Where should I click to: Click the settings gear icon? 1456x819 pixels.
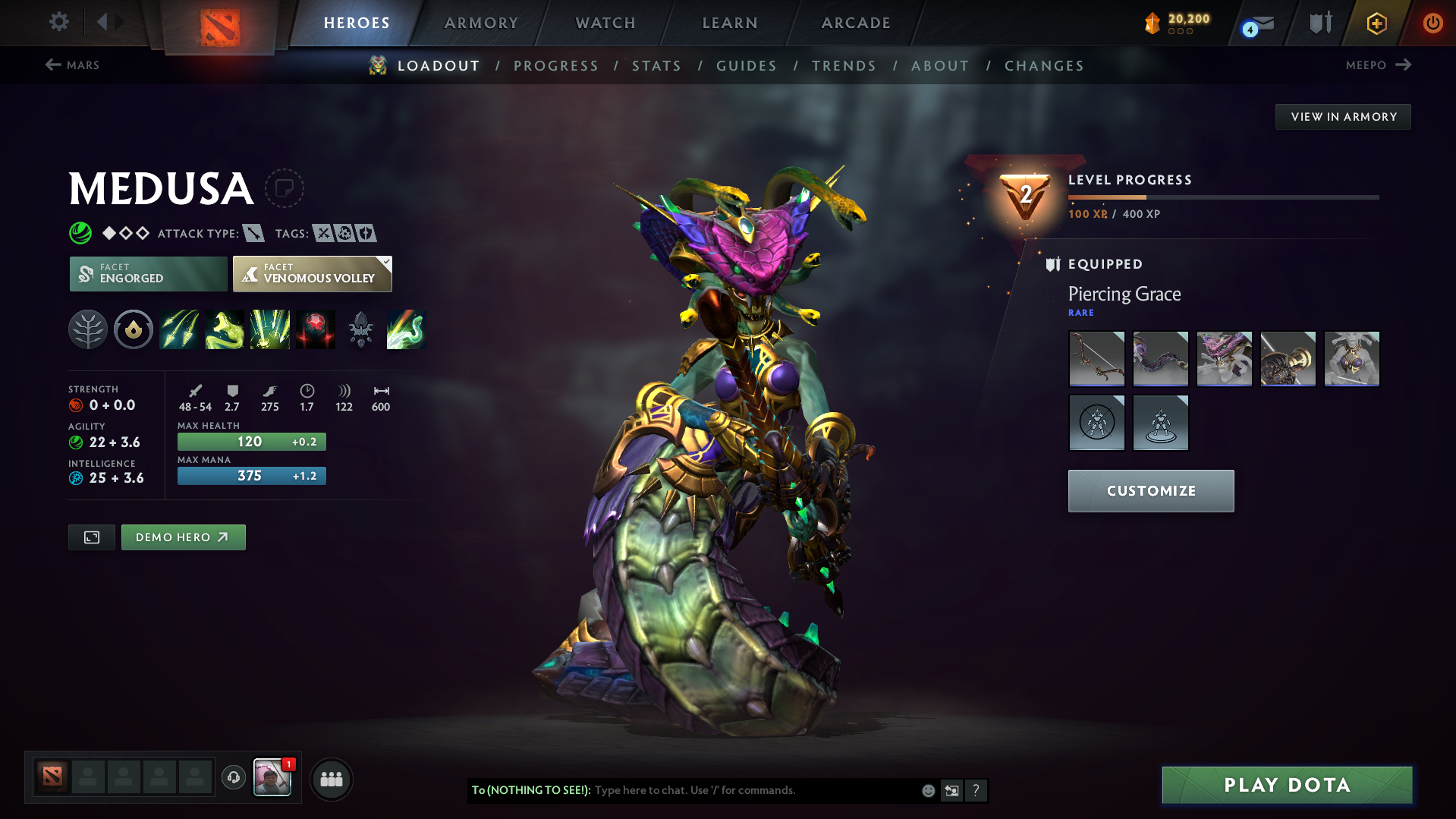click(58, 22)
